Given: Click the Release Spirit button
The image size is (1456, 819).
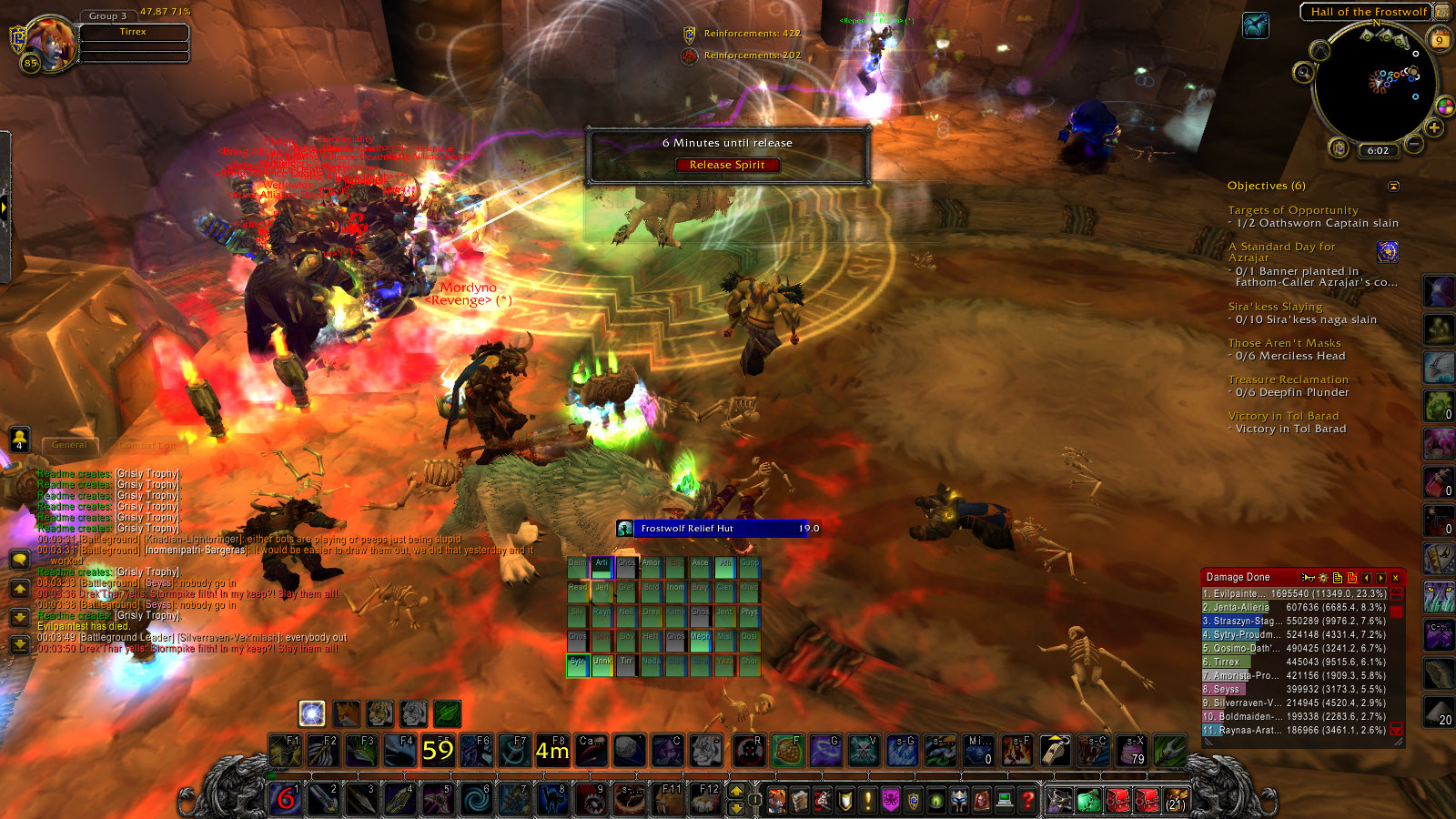Looking at the screenshot, I should 726,165.
